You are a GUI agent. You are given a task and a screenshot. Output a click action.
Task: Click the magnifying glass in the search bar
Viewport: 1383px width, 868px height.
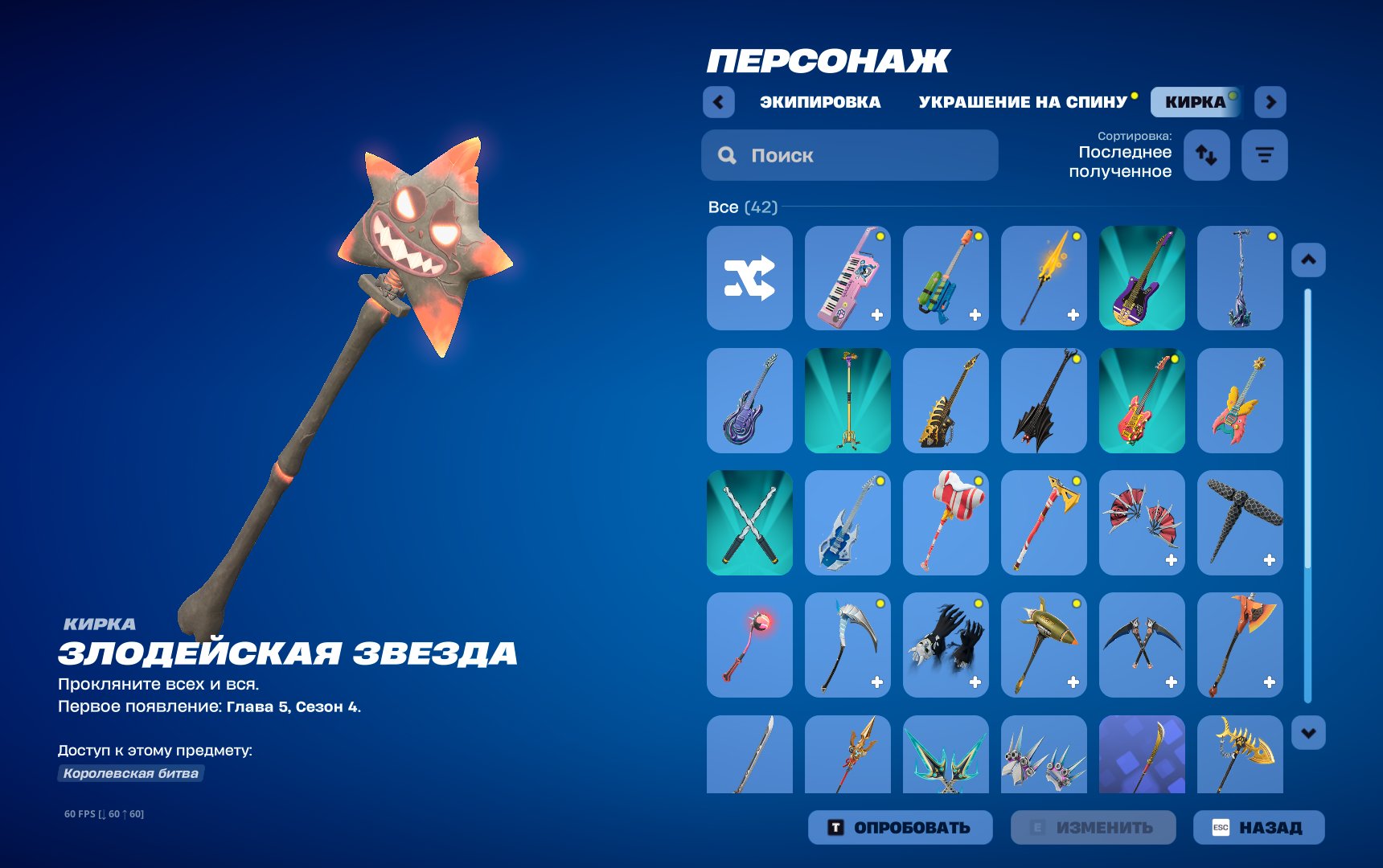click(727, 154)
